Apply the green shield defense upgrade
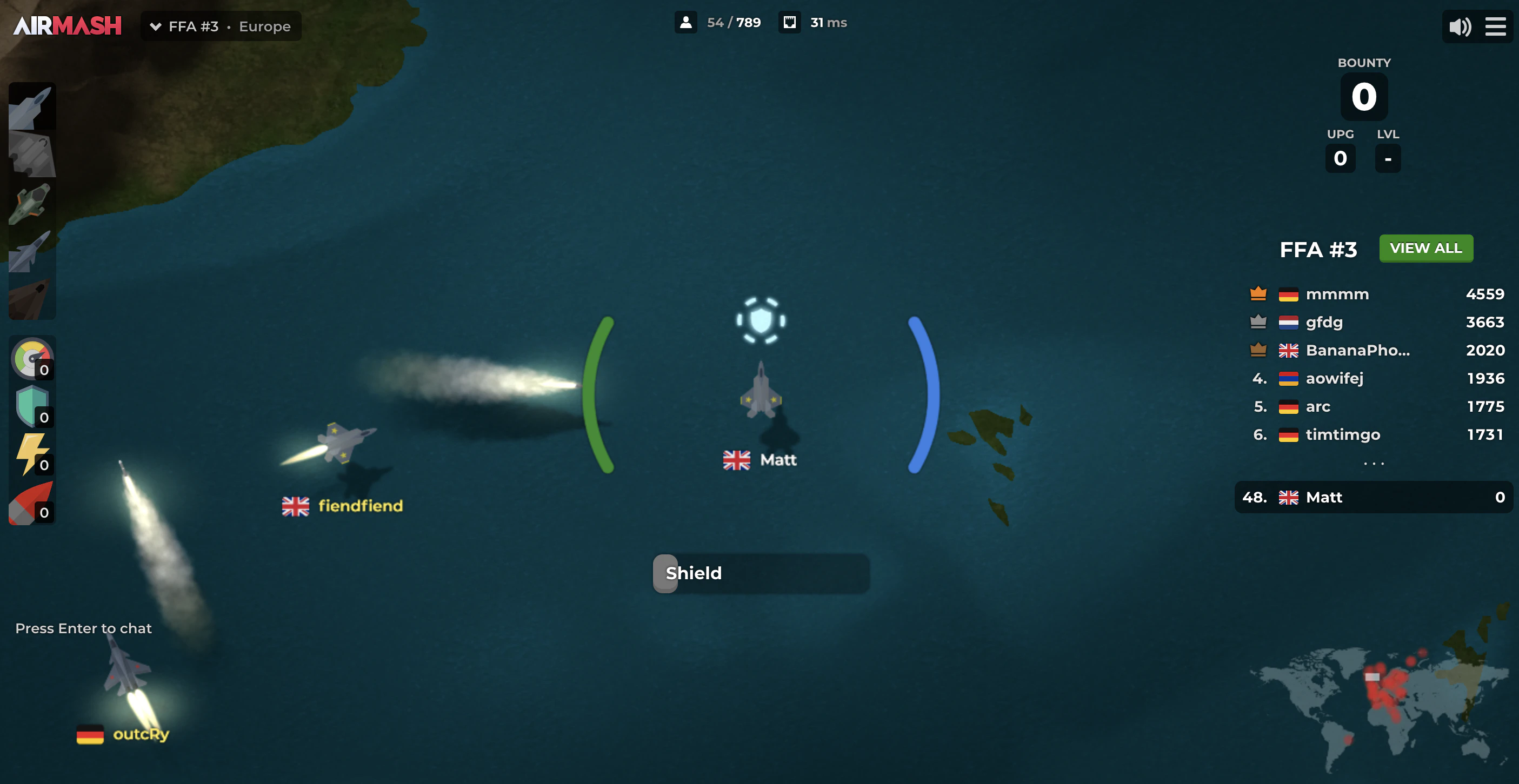This screenshot has width=1519, height=784. pyautogui.click(x=32, y=406)
